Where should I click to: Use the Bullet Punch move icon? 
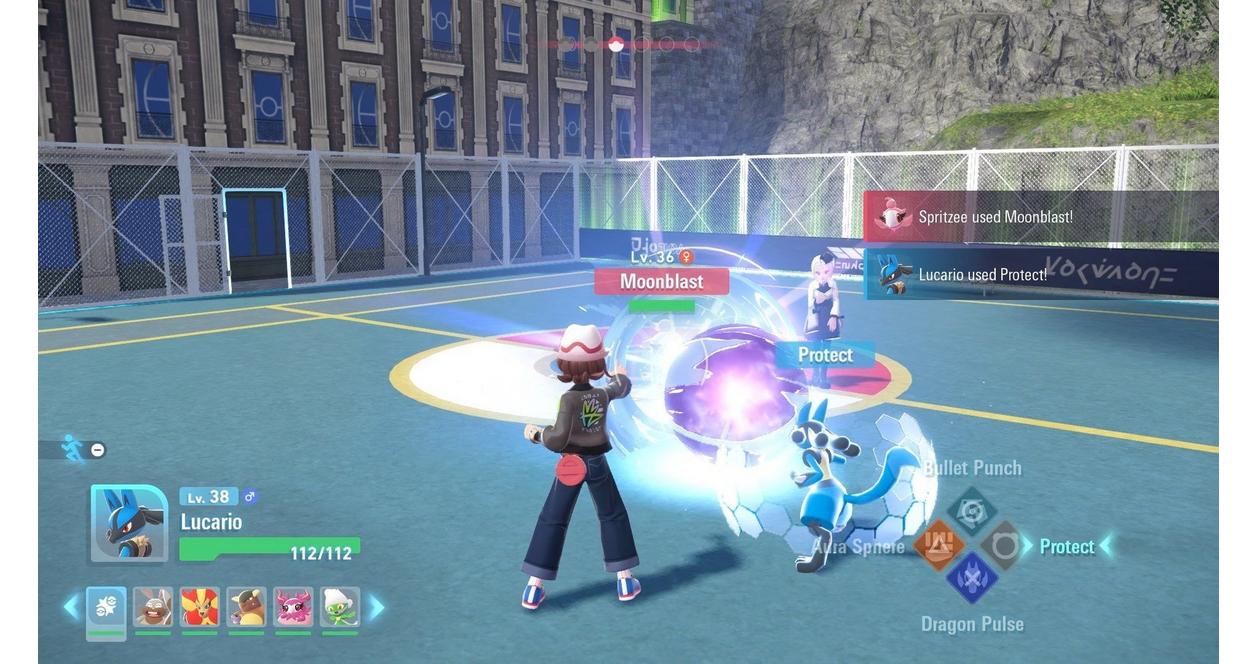pyautogui.click(x=971, y=511)
